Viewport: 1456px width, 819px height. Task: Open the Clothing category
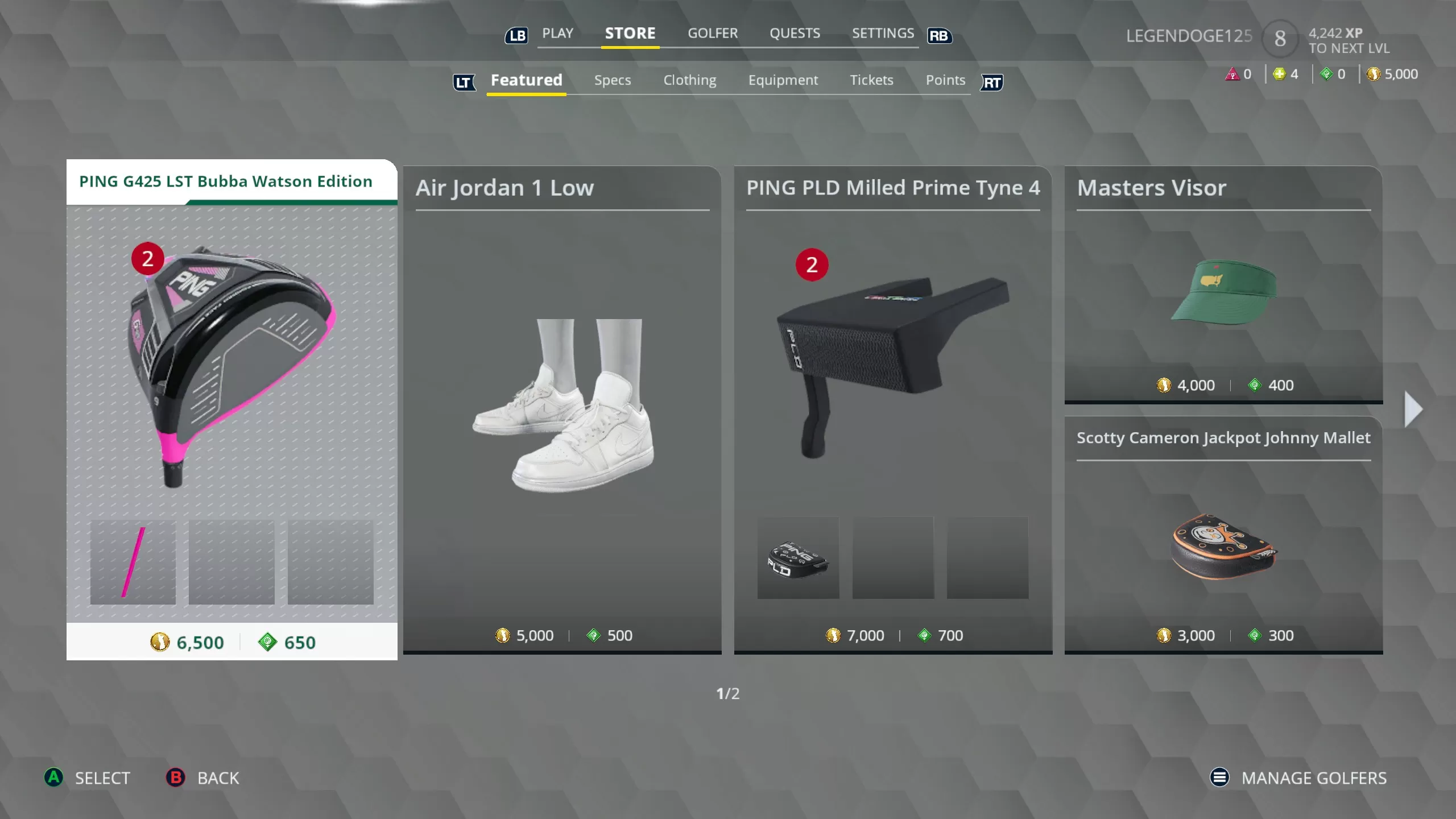689,80
